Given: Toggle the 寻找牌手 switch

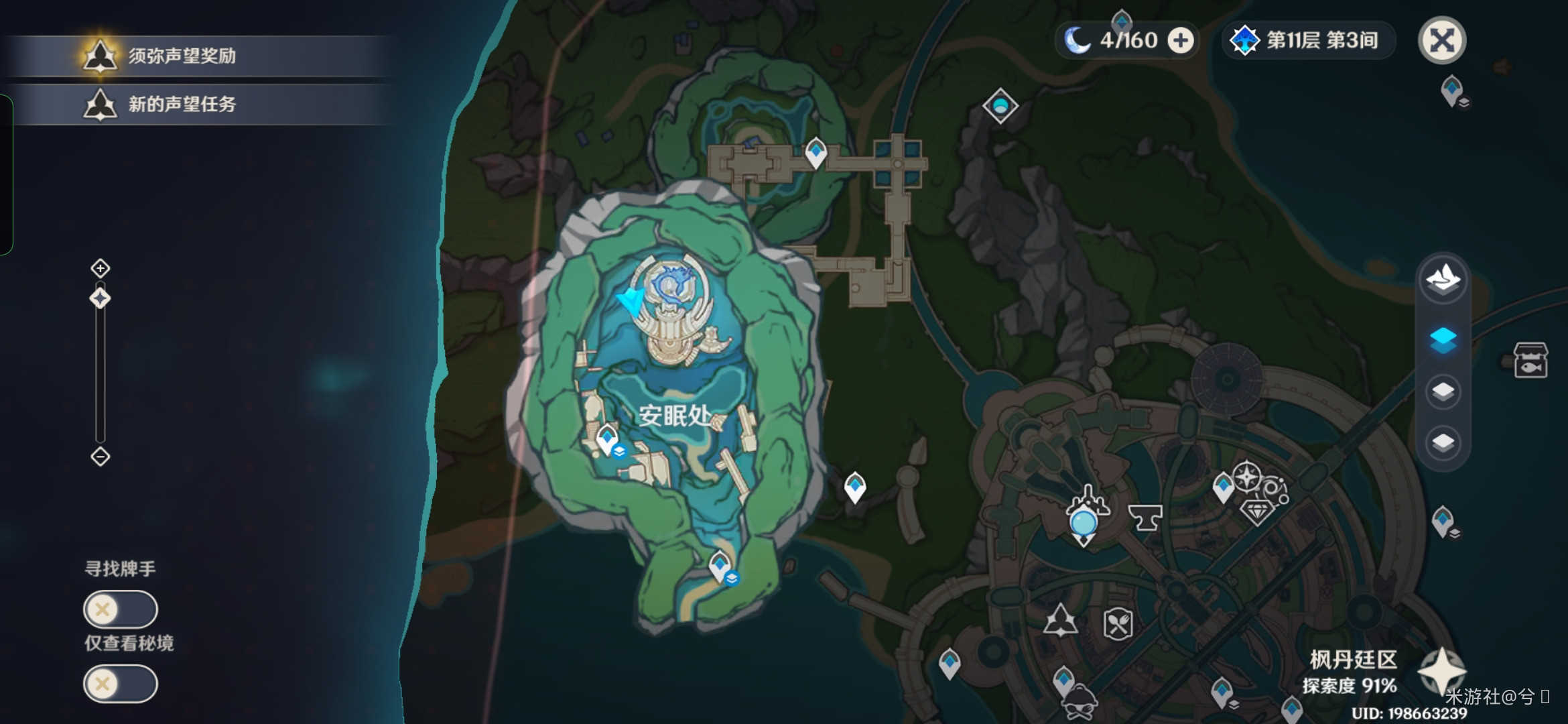Looking at the screenshot, I should point(121,609).
